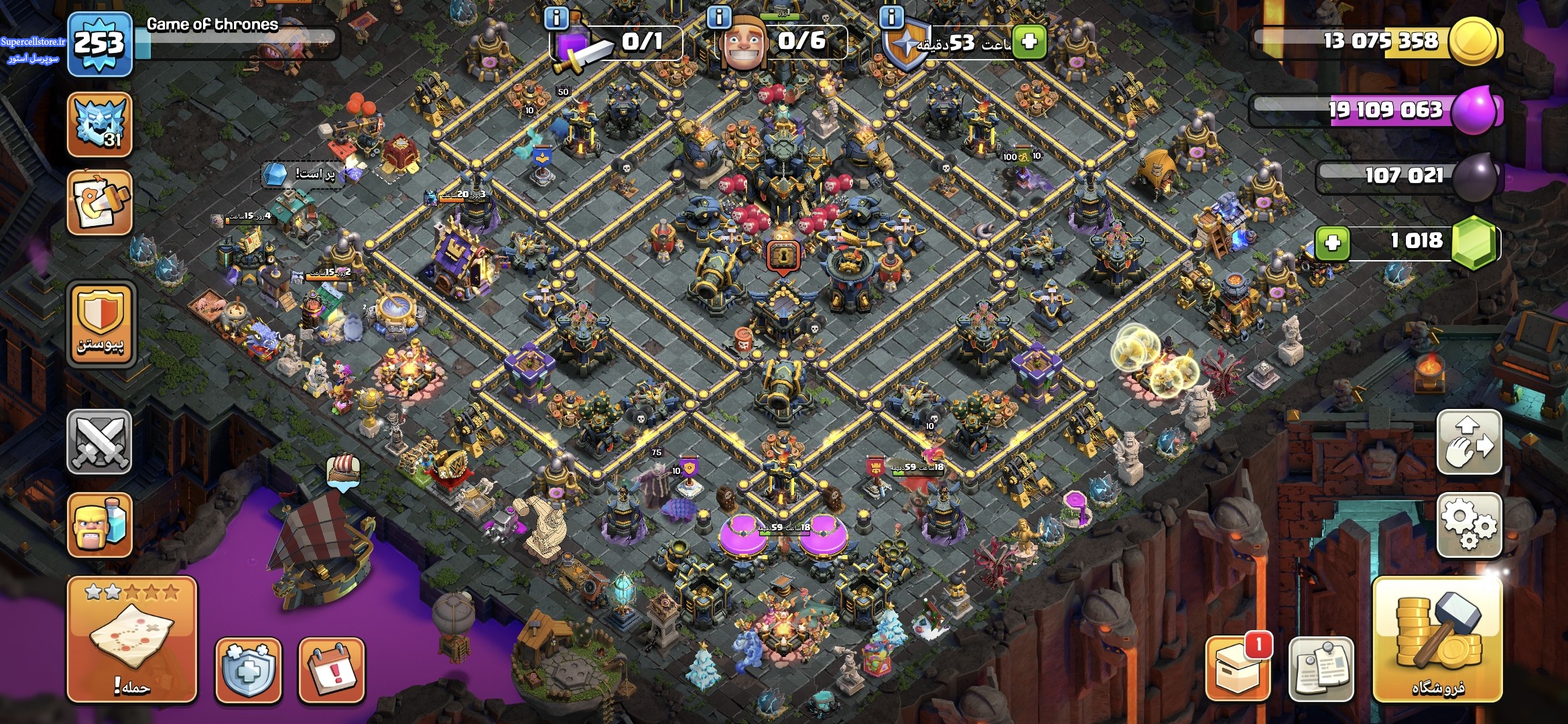Add gems with the green plus

(1332, 242)
